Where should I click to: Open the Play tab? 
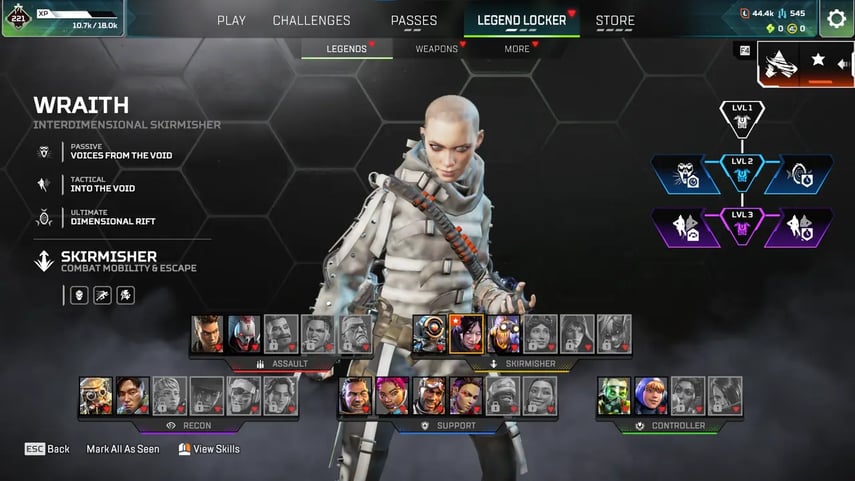(231, 20)
